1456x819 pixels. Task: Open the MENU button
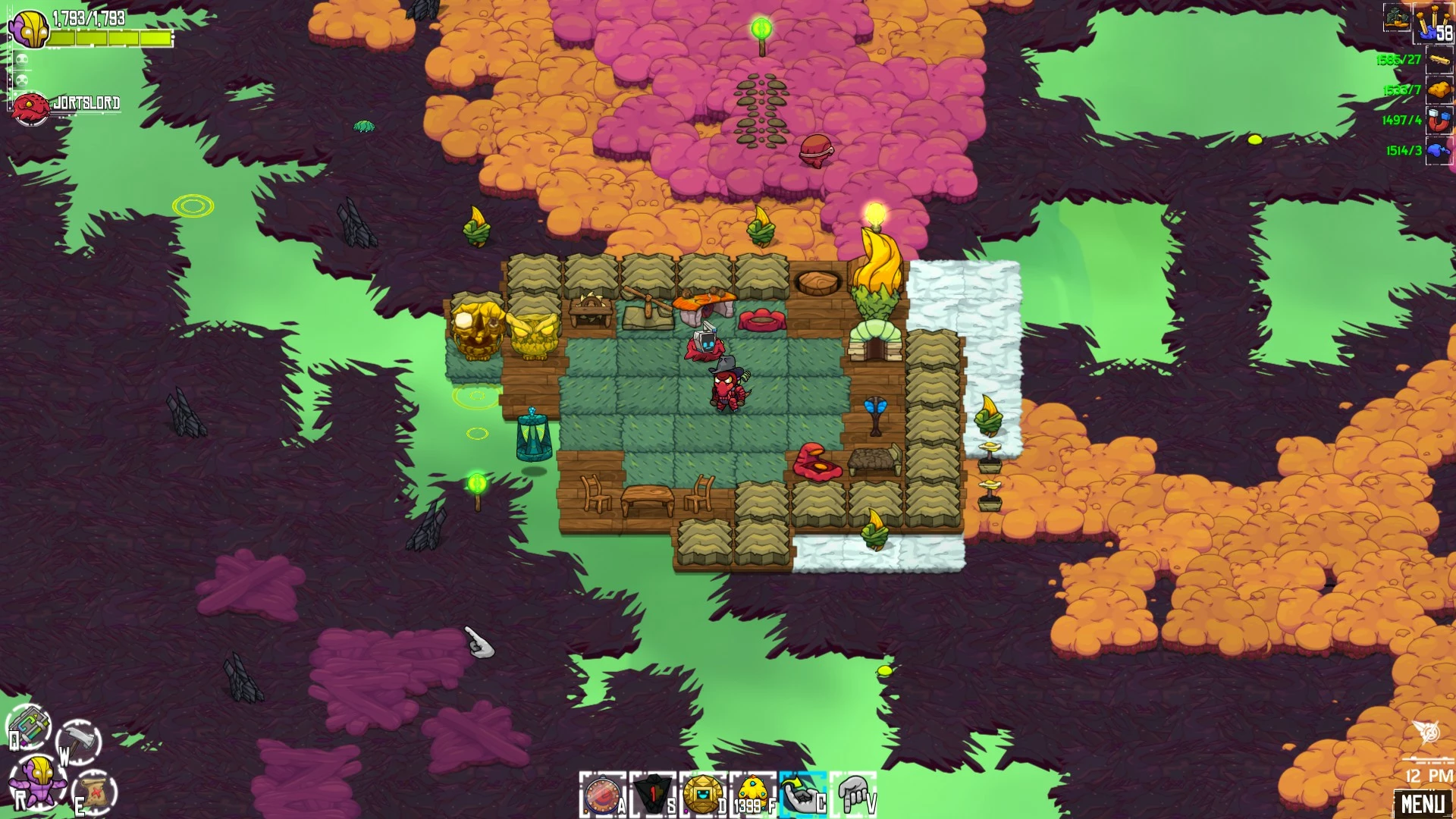1422,803
